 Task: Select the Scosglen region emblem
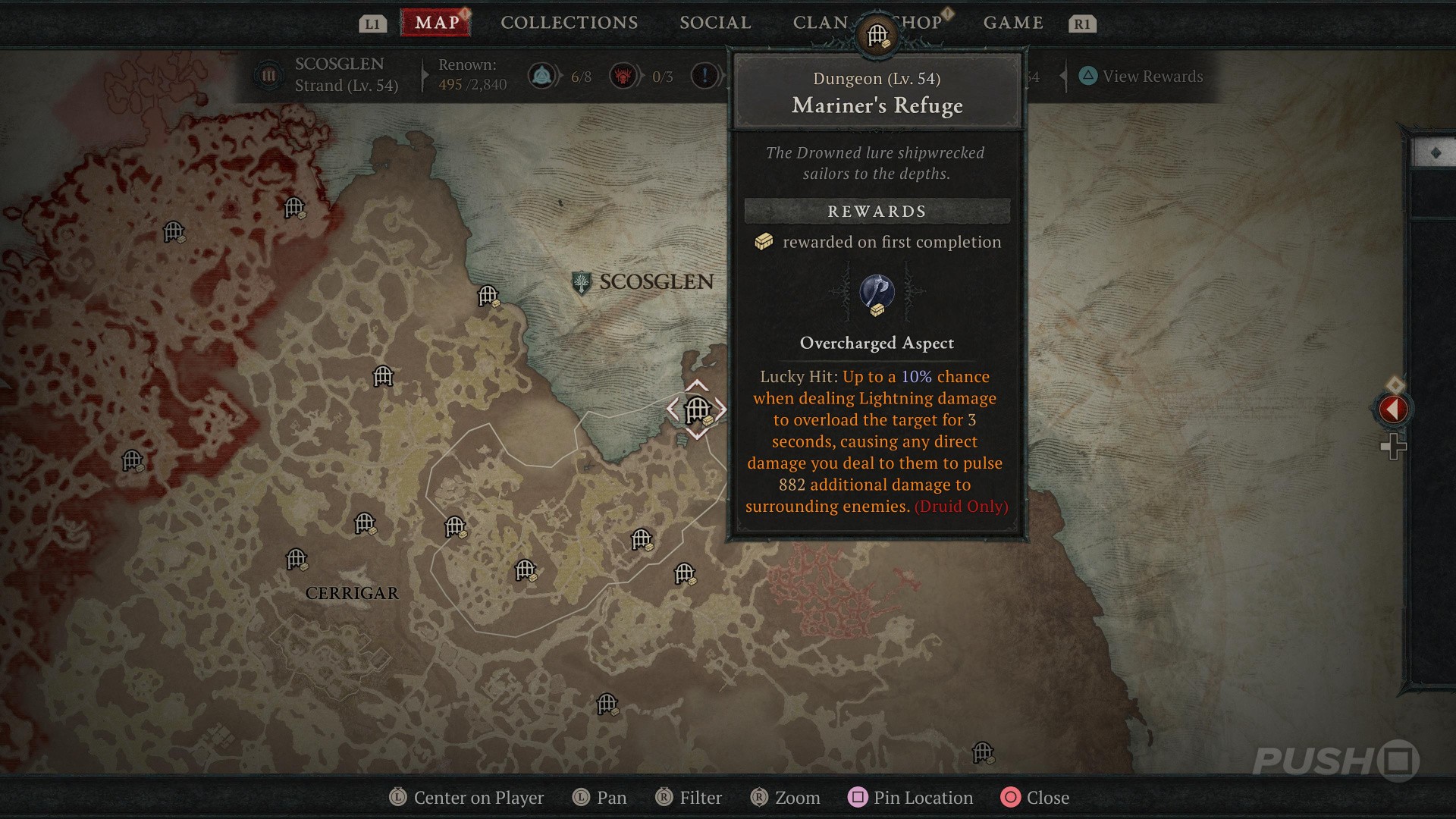[269, 75]
